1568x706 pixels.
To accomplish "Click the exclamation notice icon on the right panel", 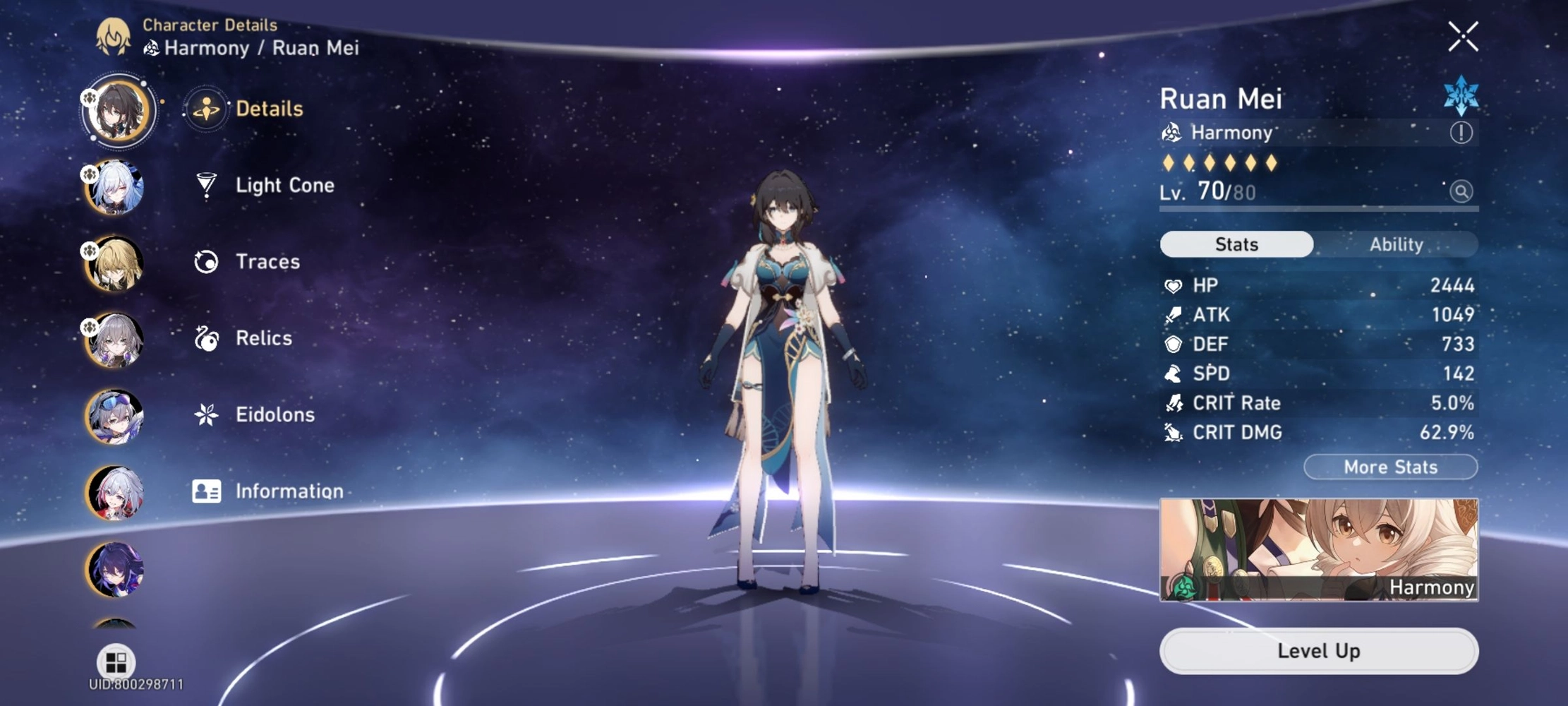I will point(1463,131).
